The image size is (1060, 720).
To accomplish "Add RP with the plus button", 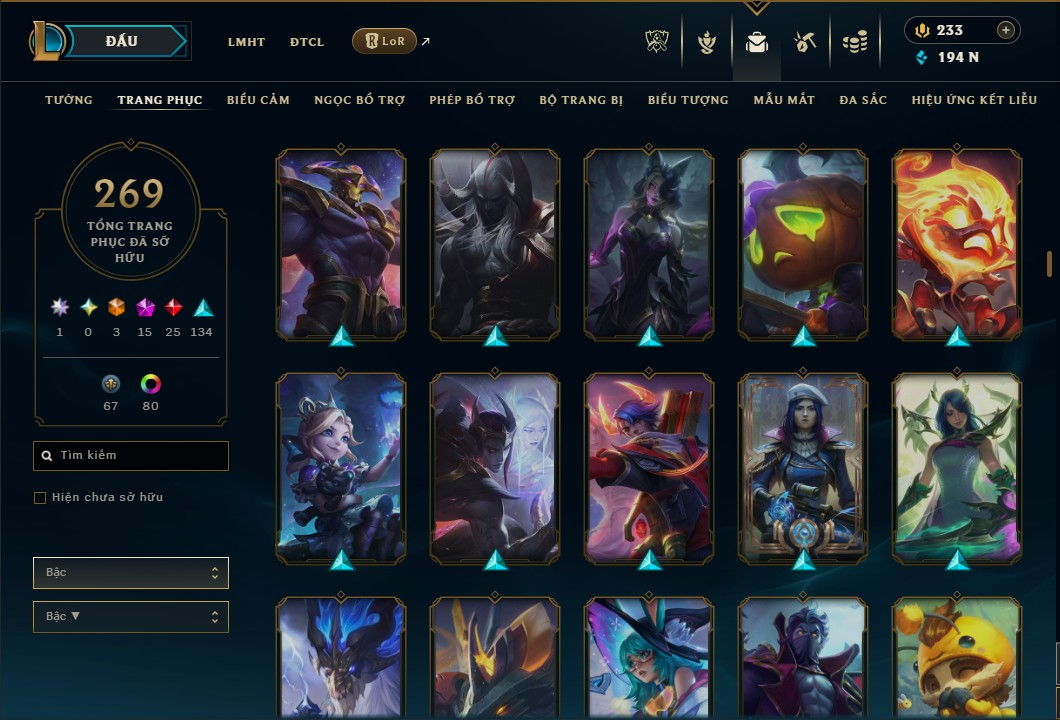I will tap(1005, 30).
